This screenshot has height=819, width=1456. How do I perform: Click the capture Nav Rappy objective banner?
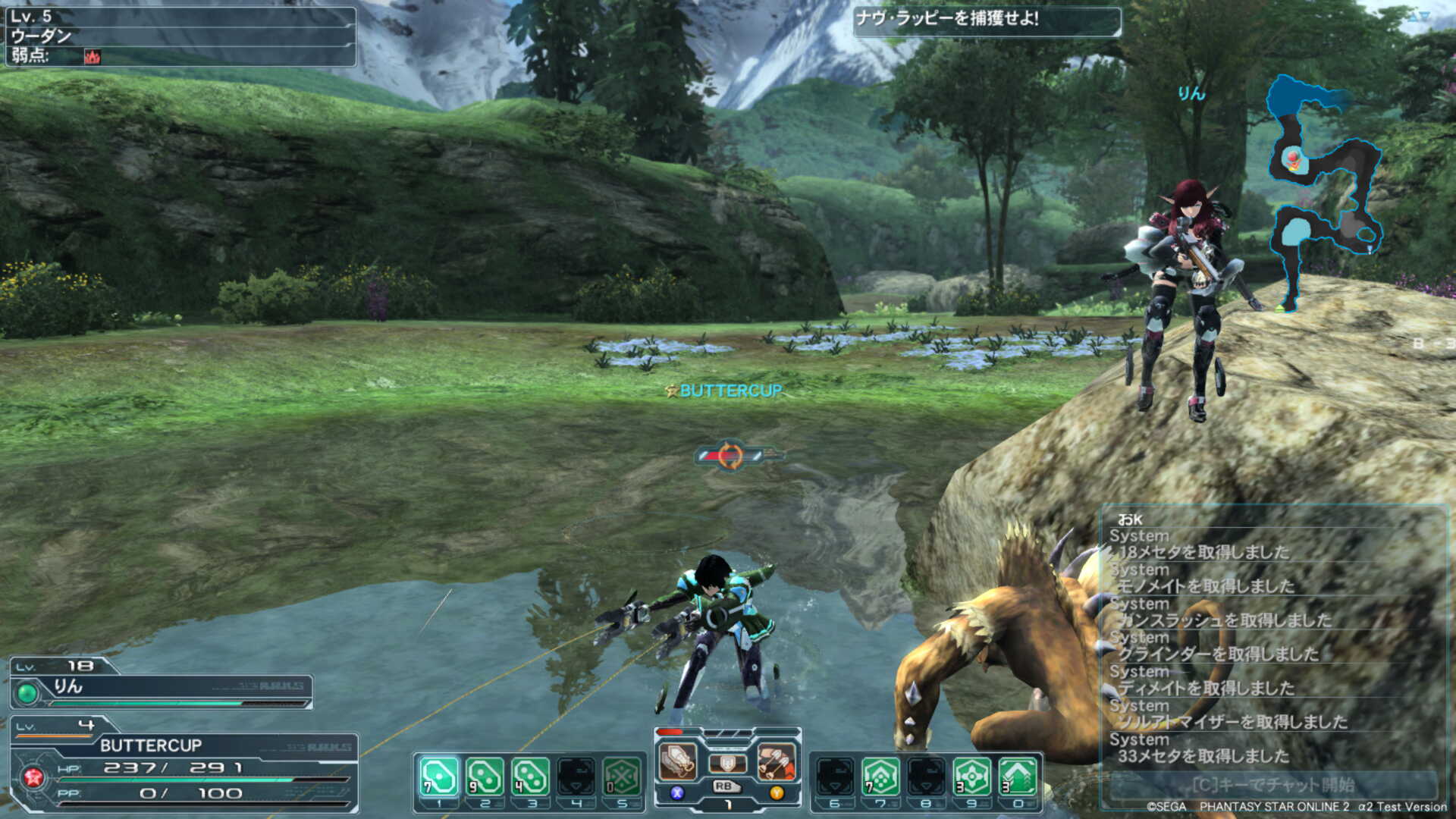coord(986,20)
